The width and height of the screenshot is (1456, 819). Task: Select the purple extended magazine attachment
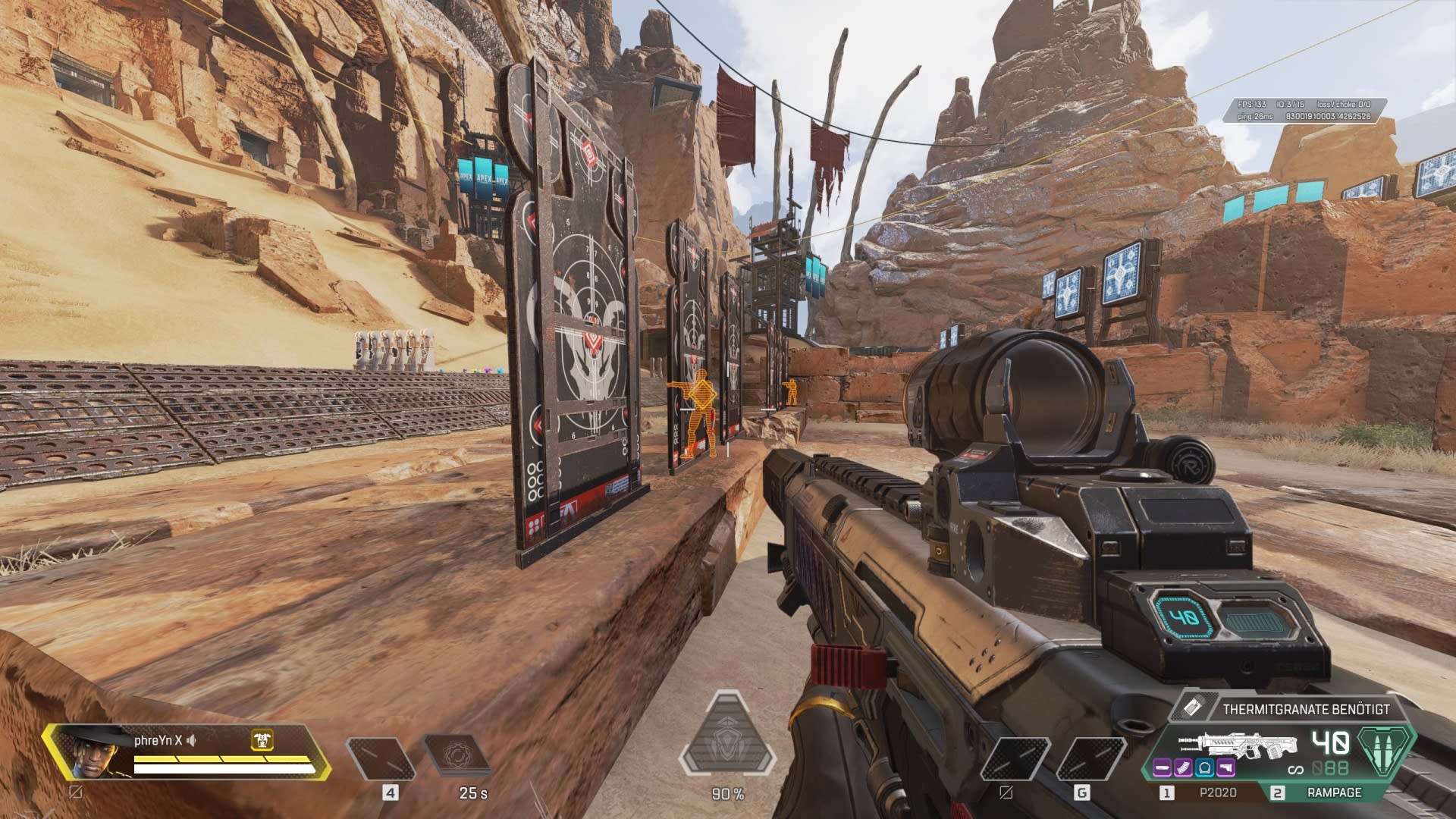click(1184, 768)
